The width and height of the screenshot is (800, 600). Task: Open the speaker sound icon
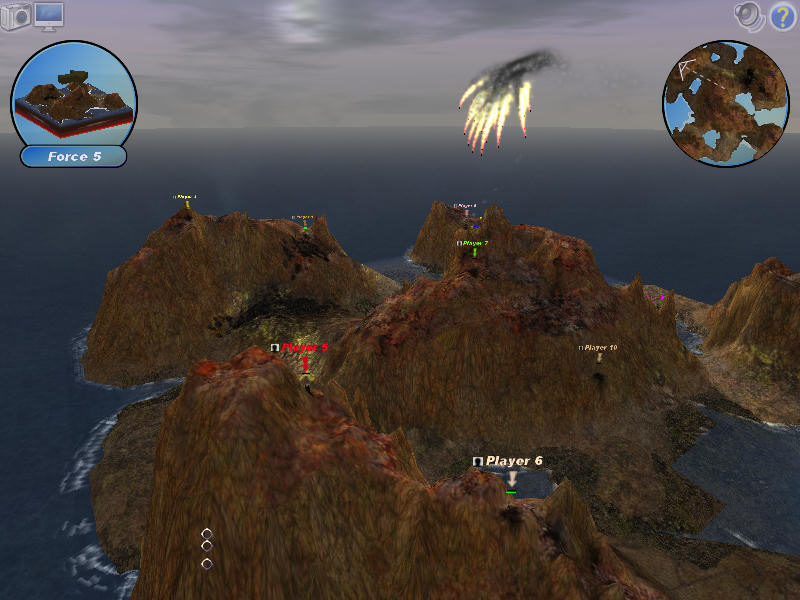click(749, 15)
